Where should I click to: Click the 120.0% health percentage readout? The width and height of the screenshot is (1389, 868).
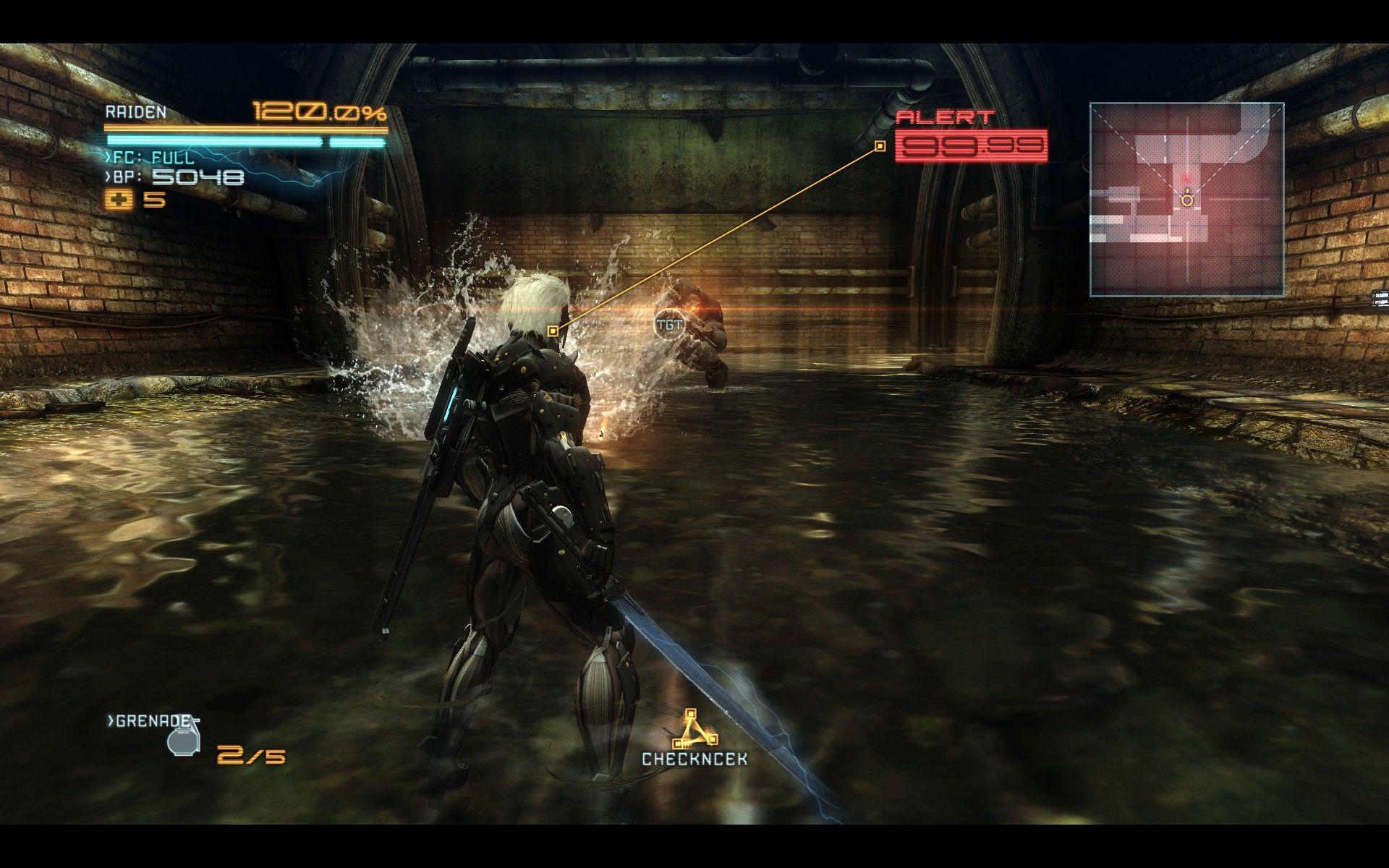pos(318,112)
